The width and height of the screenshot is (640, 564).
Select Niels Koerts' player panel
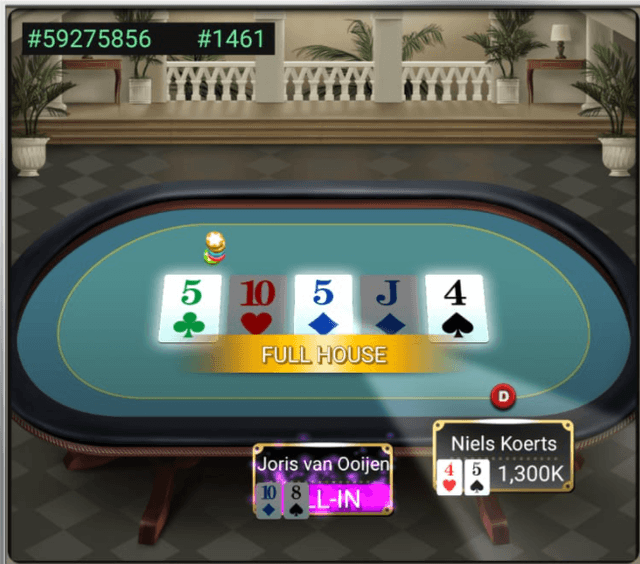[503, 458]
